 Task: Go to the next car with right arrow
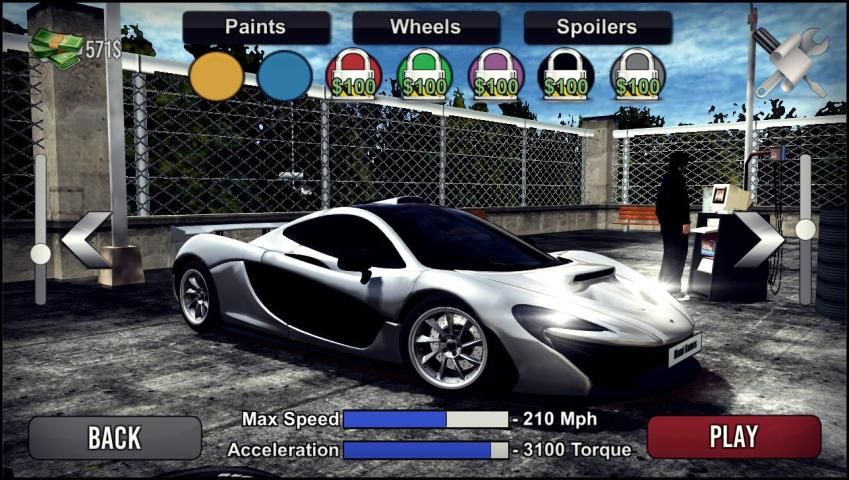coord(759,240)
